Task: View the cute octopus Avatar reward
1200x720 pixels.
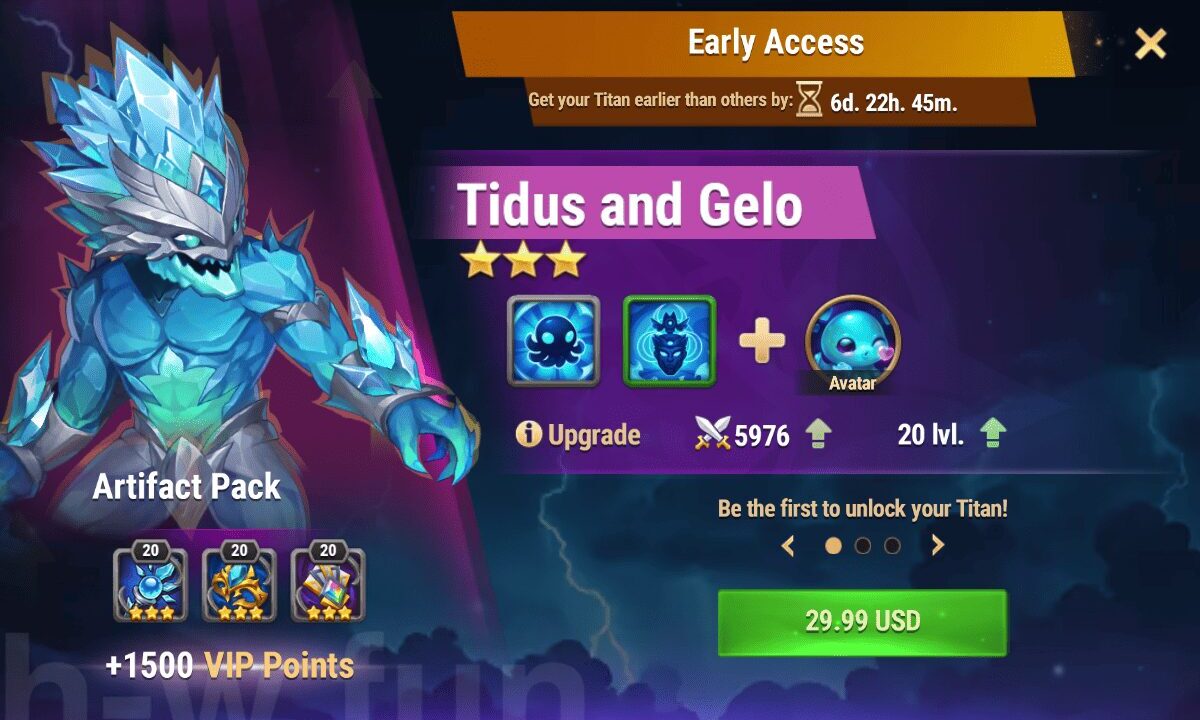Action: pos(853,340)
